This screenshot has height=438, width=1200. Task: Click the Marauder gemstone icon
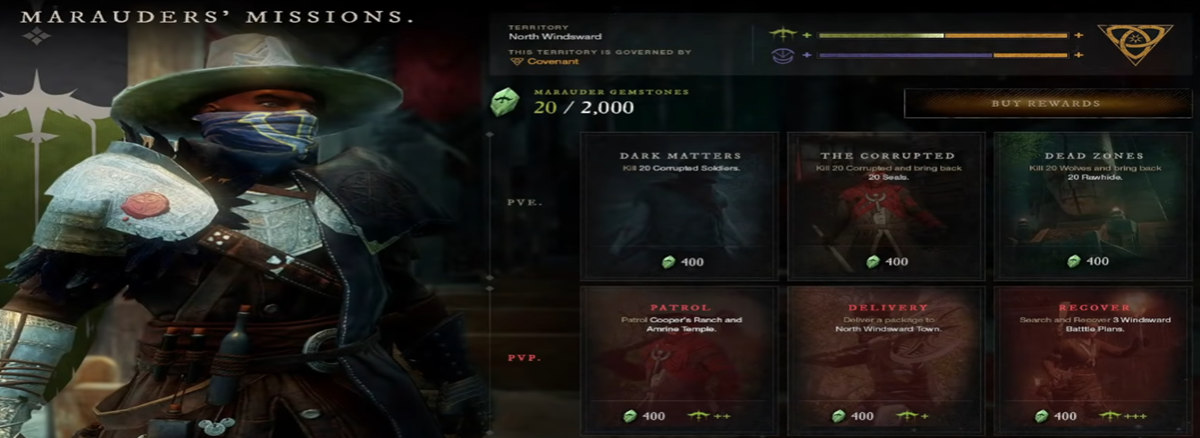coord(504,102)
